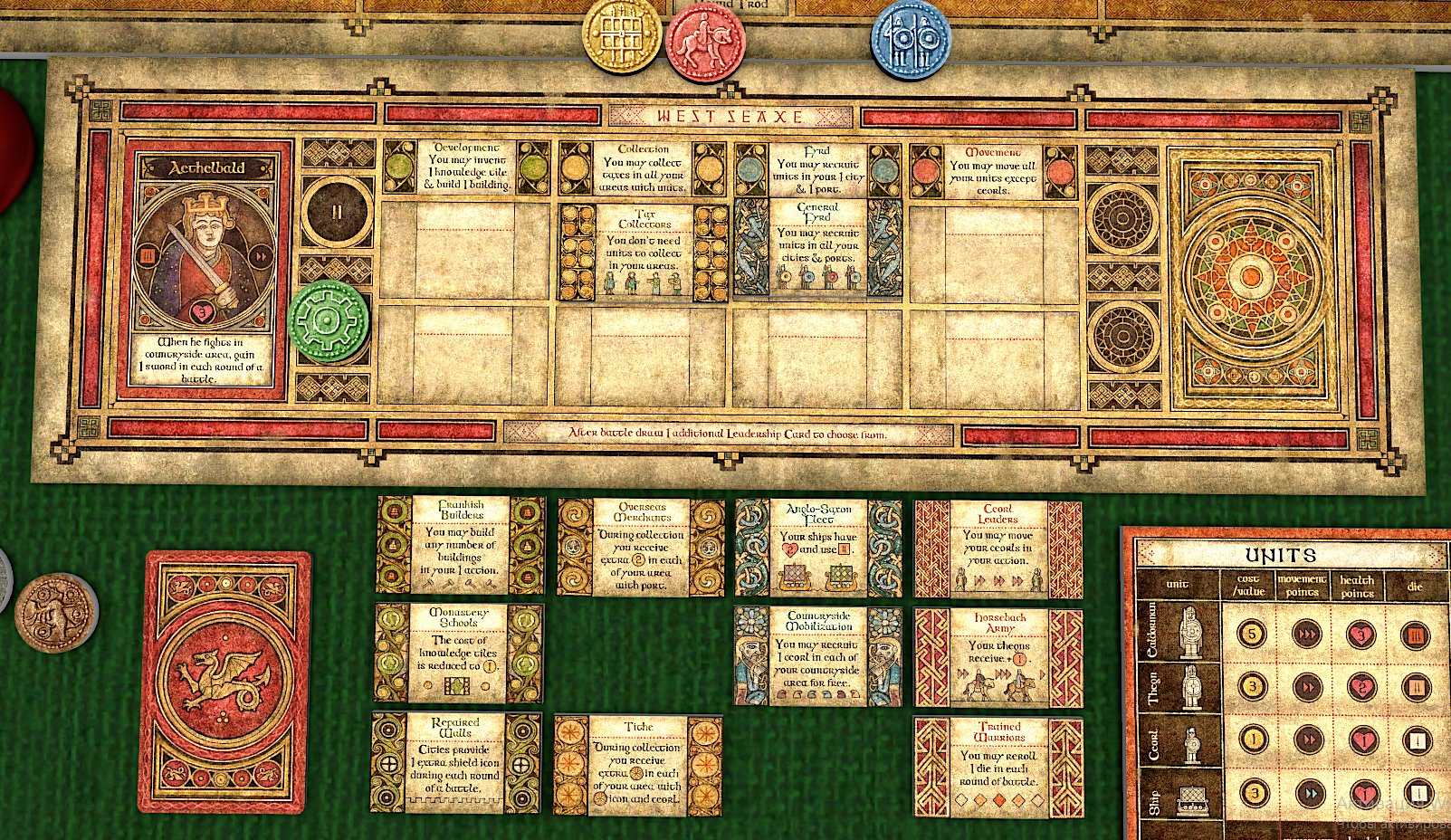Select the Trained Warriors tile

(998, 768)
